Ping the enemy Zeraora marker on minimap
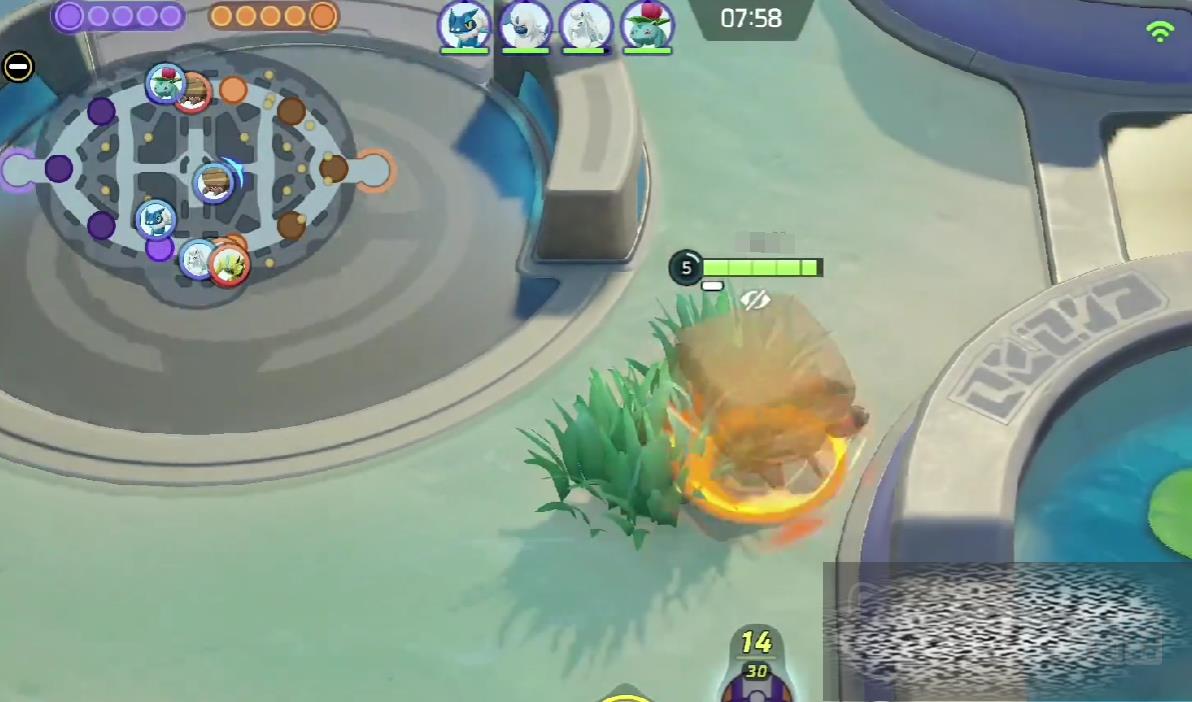 point(229,266)
